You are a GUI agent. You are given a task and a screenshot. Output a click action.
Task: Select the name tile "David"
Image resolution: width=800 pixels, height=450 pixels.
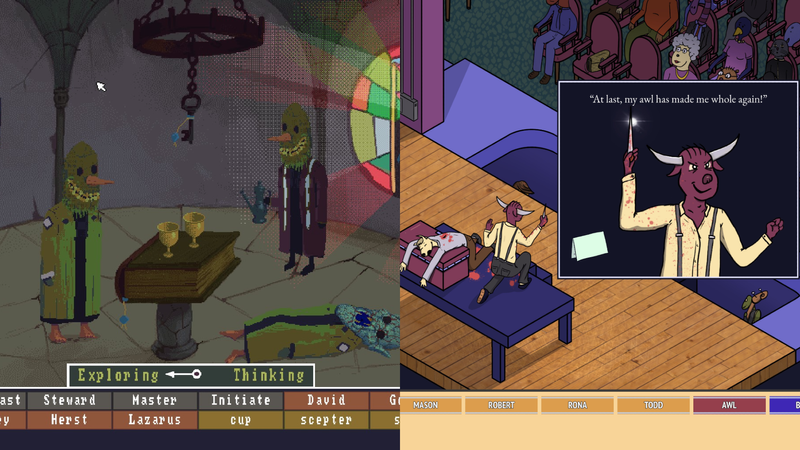tap(325, 400)
